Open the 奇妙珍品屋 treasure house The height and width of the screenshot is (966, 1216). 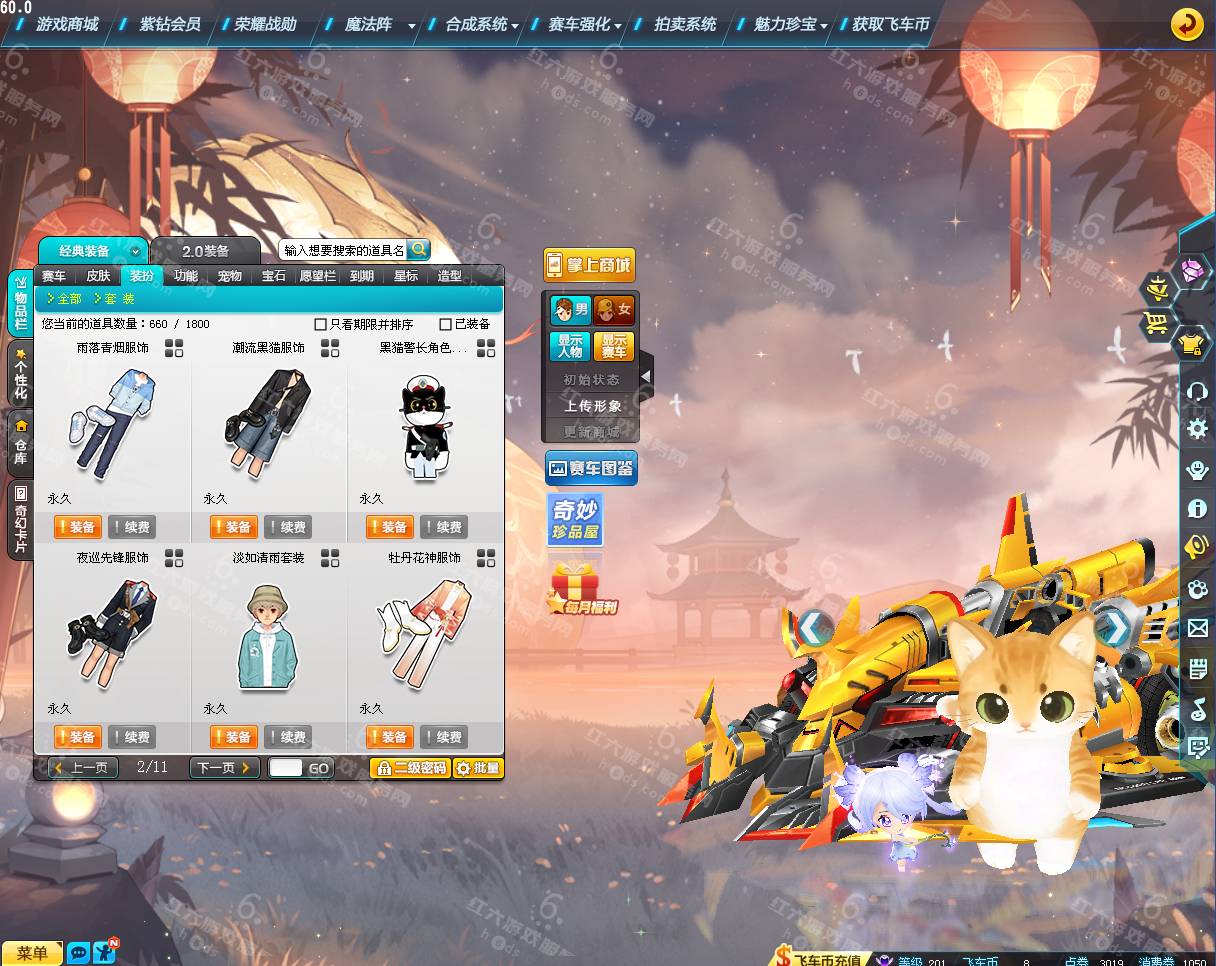point(575,520)
